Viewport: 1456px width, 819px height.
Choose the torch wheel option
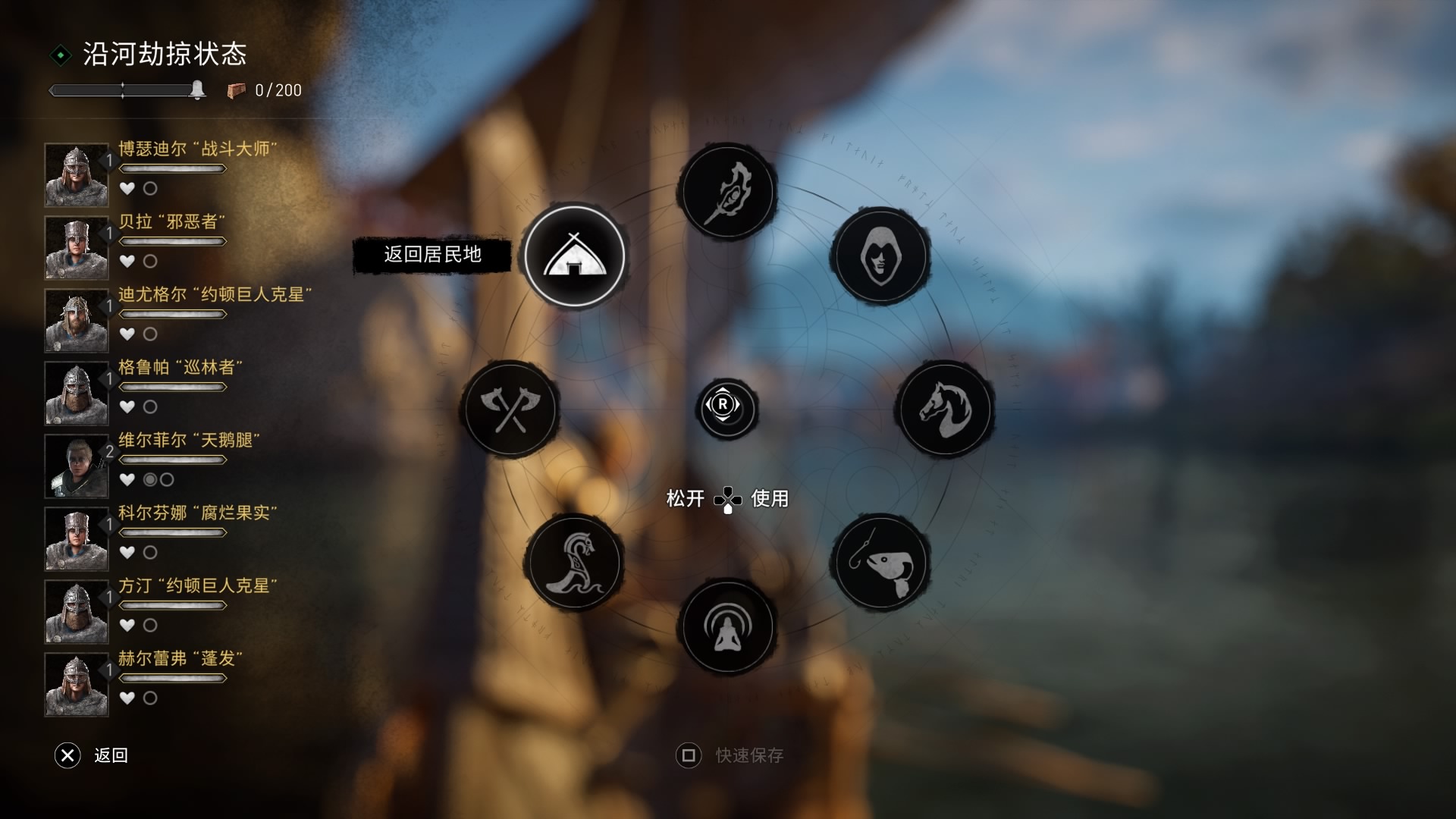point(727,192)
